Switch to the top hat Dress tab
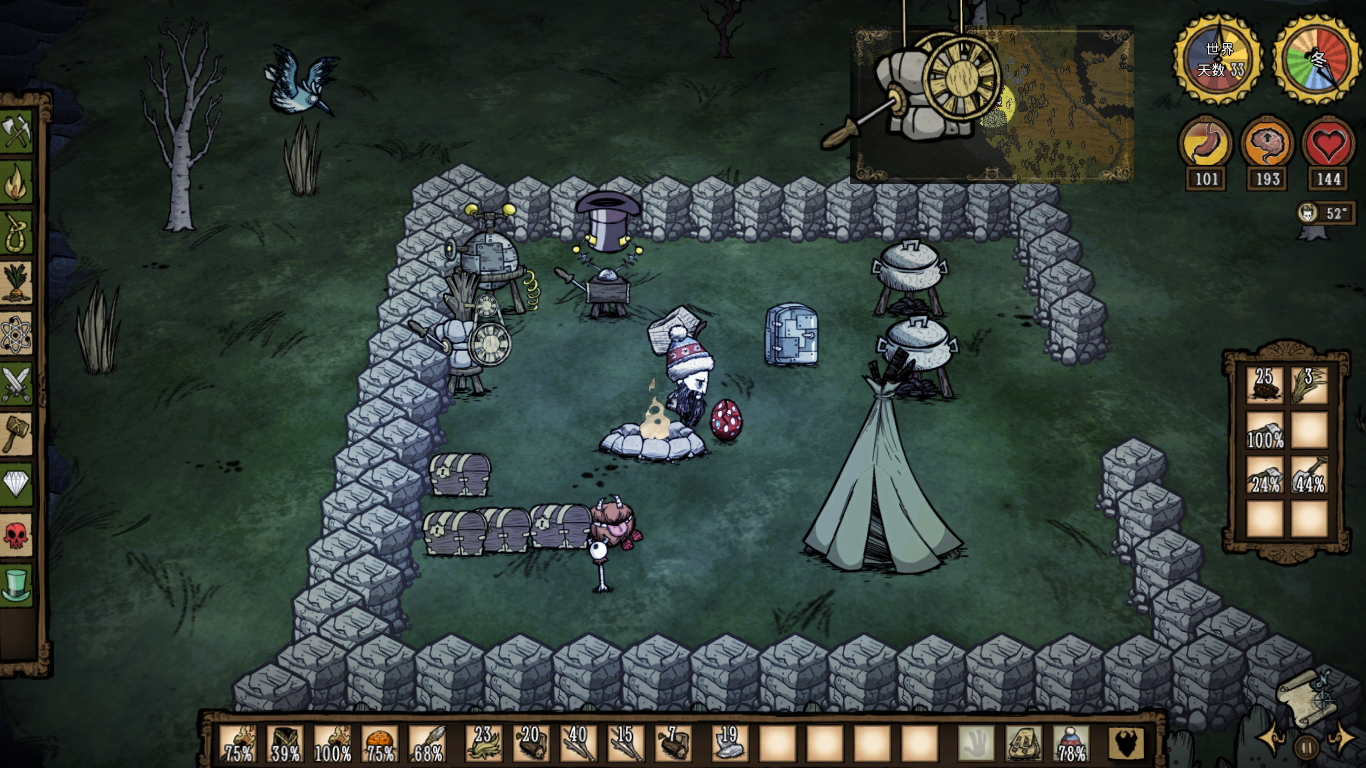 pos(17,585)
